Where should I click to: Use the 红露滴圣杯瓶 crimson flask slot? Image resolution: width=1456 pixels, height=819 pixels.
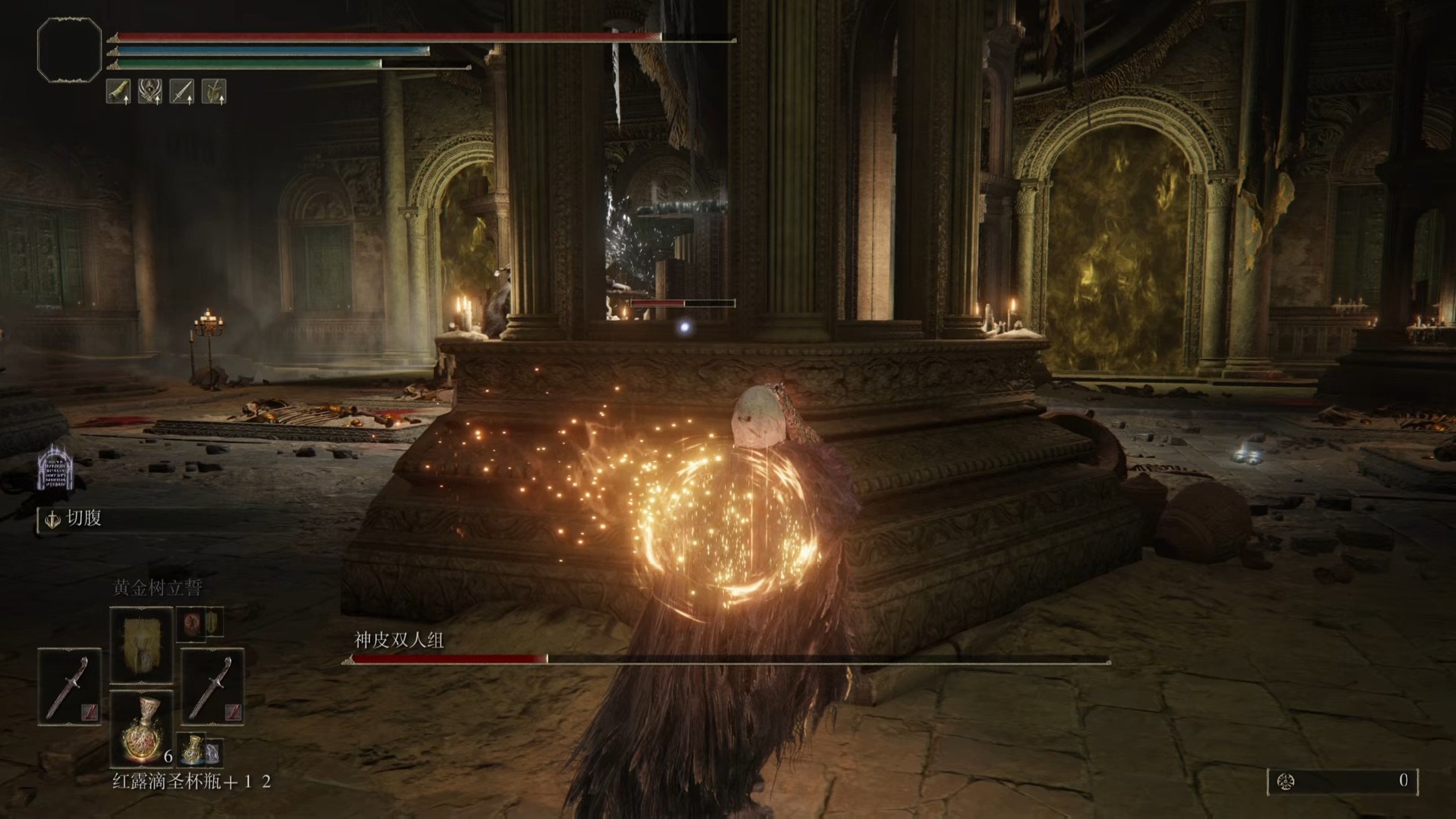141,729
